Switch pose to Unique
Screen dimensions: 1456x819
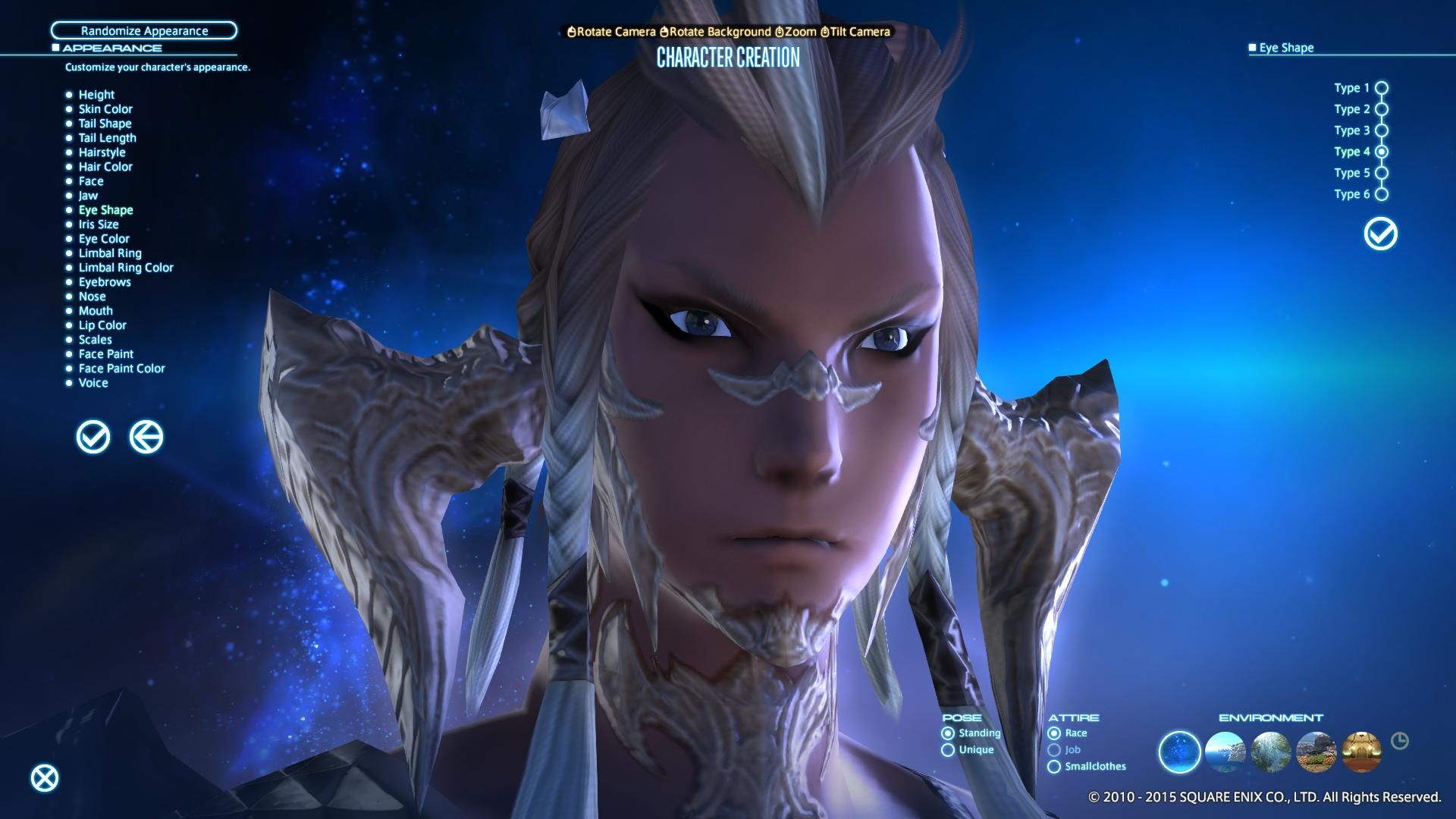click(949, 749)
